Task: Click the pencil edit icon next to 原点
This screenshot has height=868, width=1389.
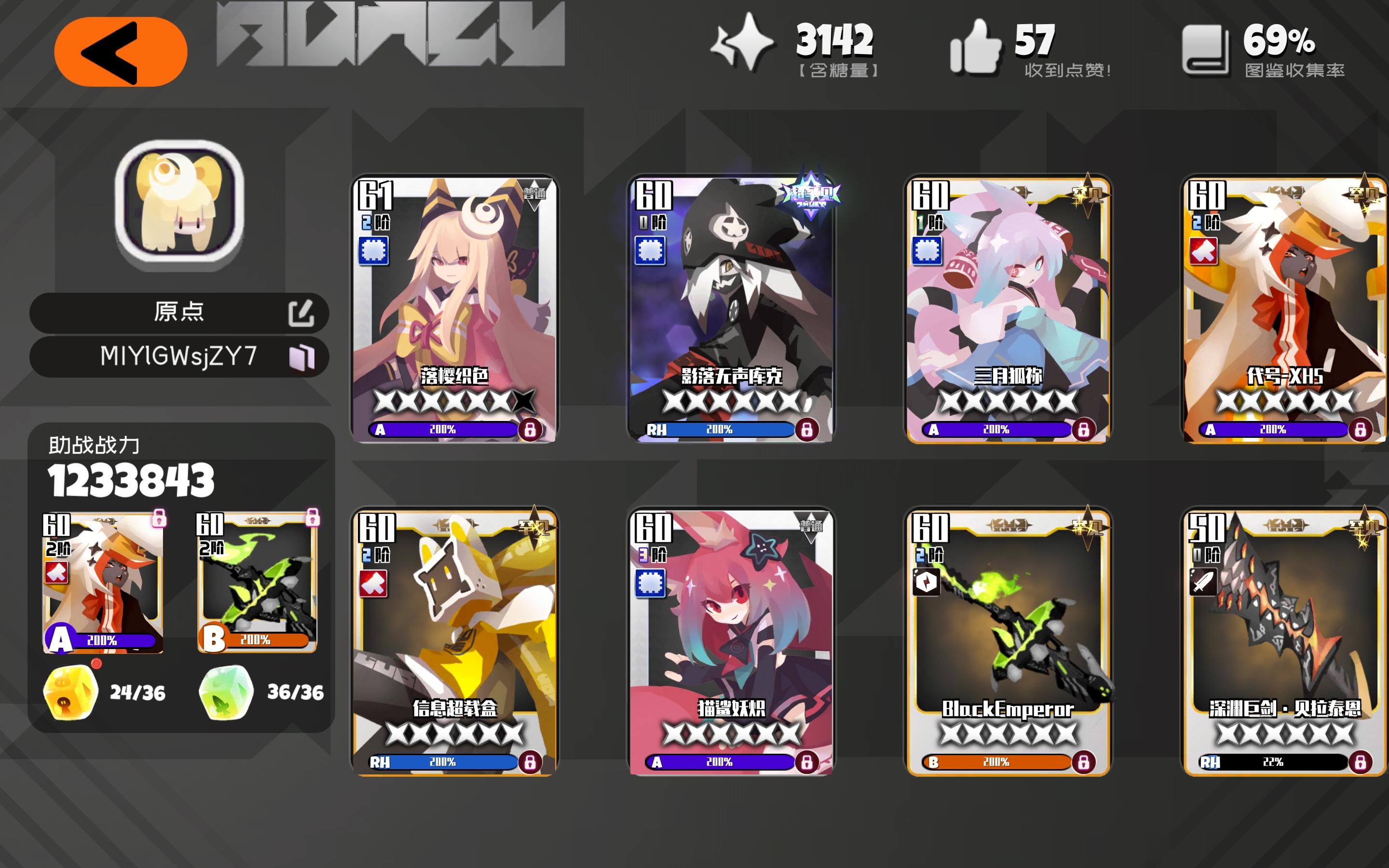Action: pyautogui.click(x=305, y=312)
